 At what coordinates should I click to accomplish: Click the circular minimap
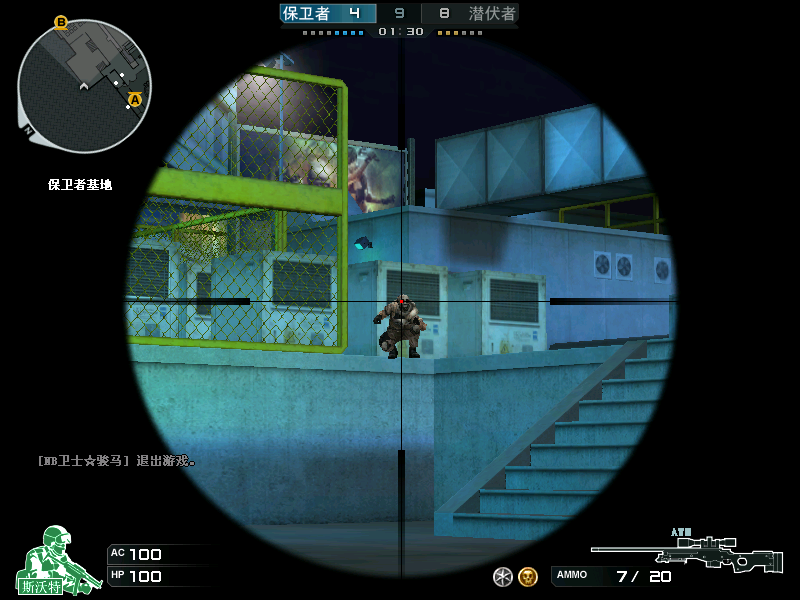pyautogui.click(x=84, y=86)
